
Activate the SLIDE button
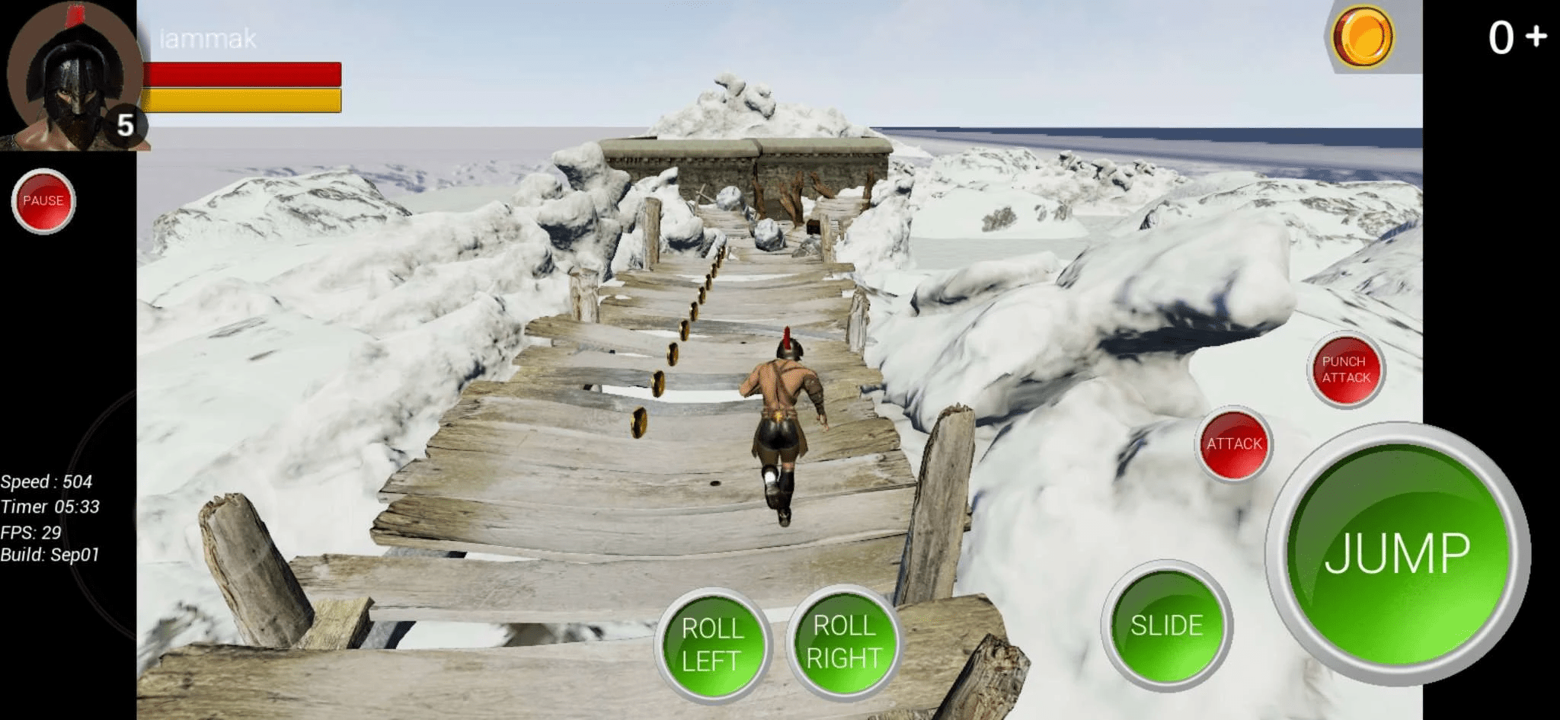tap(1166, 625)
